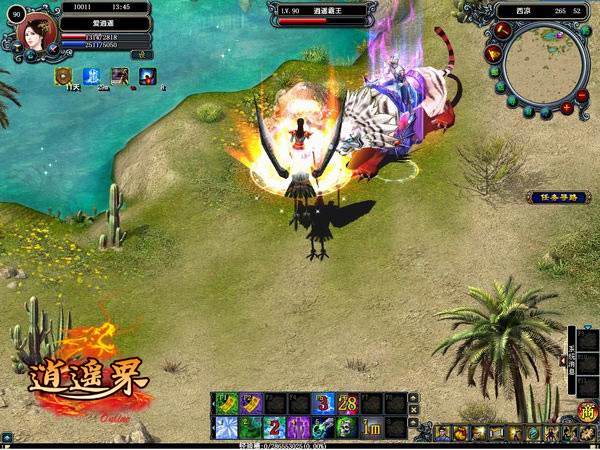Zoom in the minimap with the plus button
This screenshot has width=600, height=450.
coord(567,107)
